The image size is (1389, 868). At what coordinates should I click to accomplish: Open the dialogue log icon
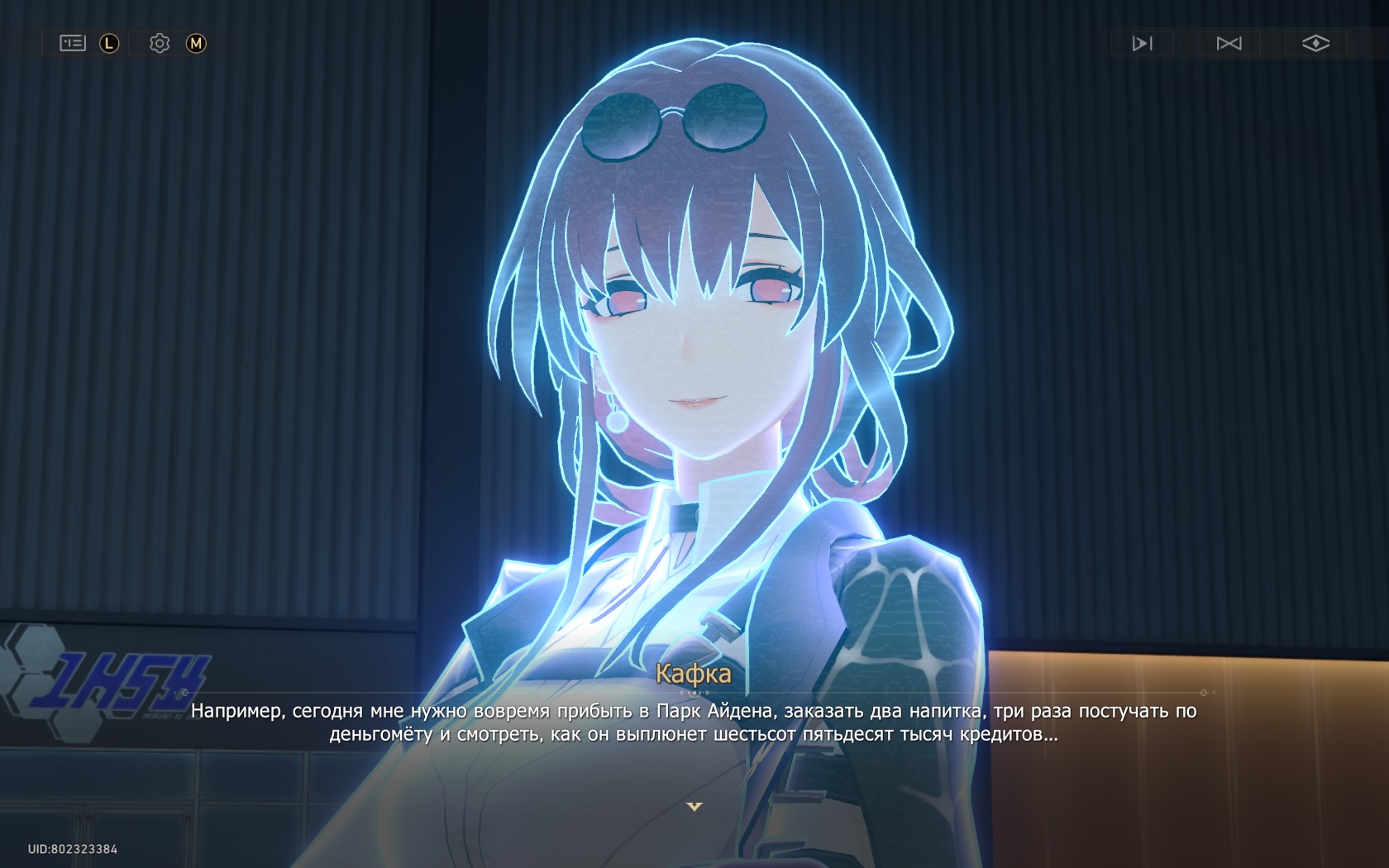coord(73,43)
